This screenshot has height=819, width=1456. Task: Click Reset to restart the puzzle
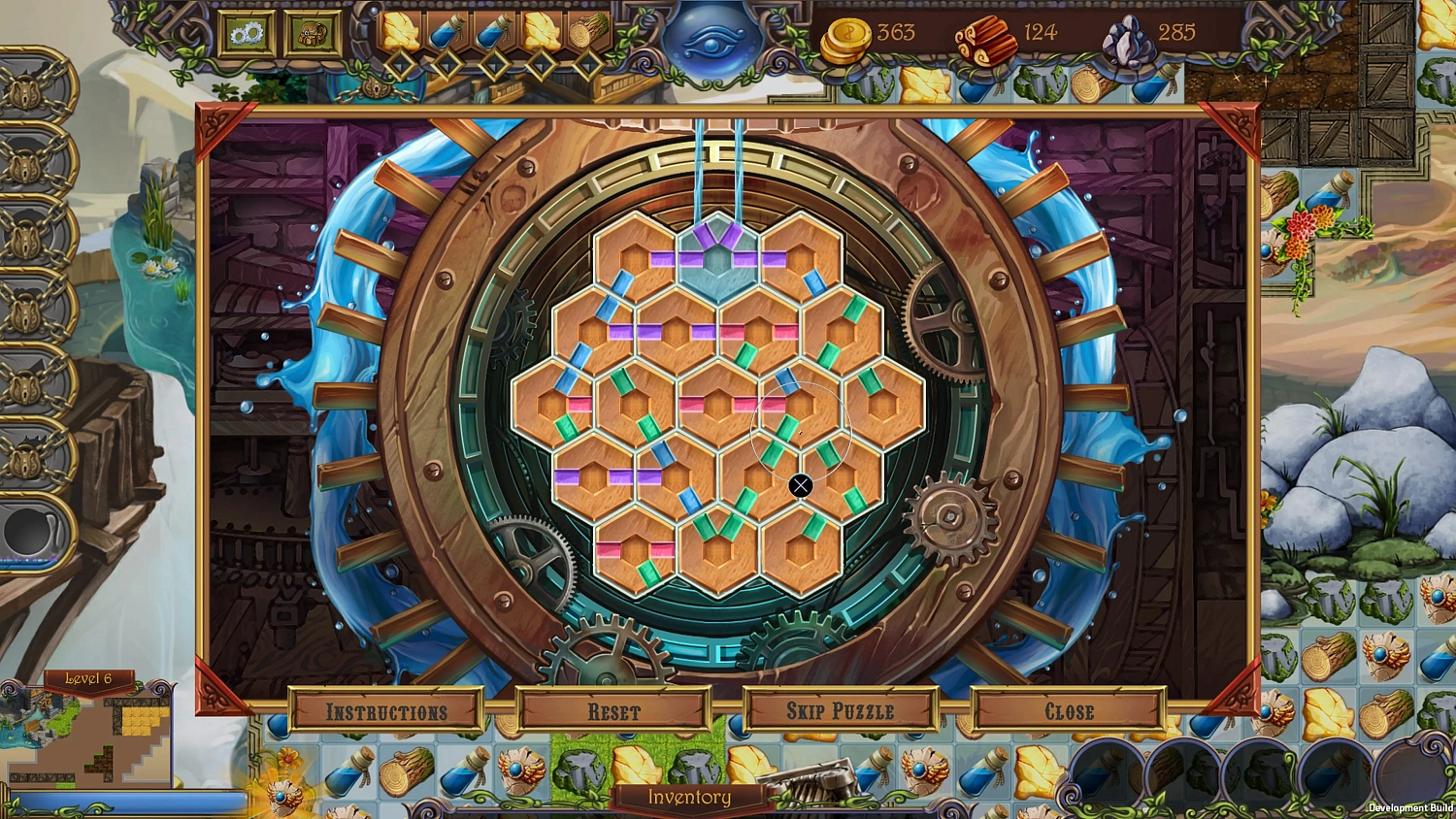pos(615,711)
